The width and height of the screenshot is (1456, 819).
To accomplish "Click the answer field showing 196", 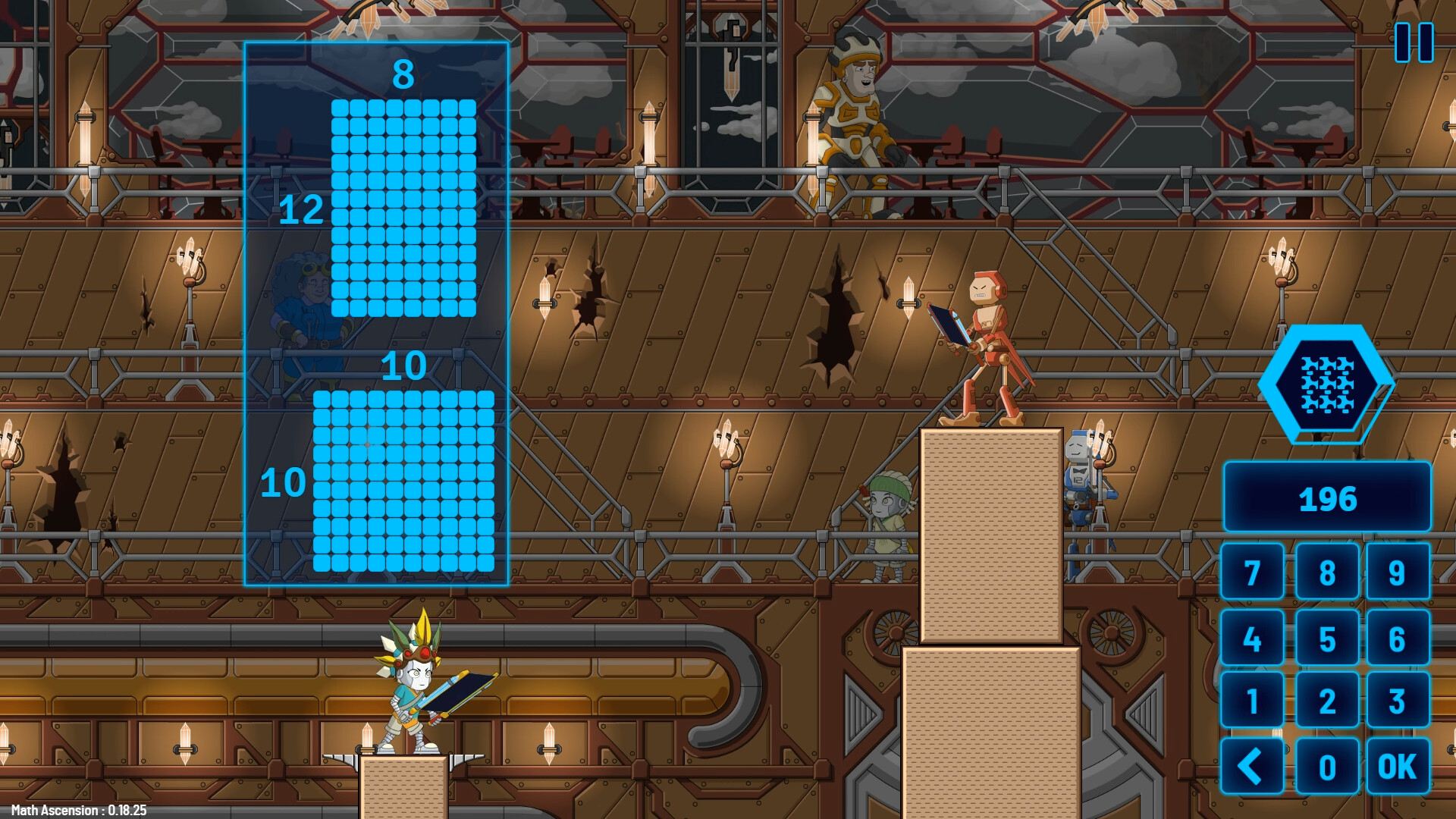I will [x=1327, y=498].
